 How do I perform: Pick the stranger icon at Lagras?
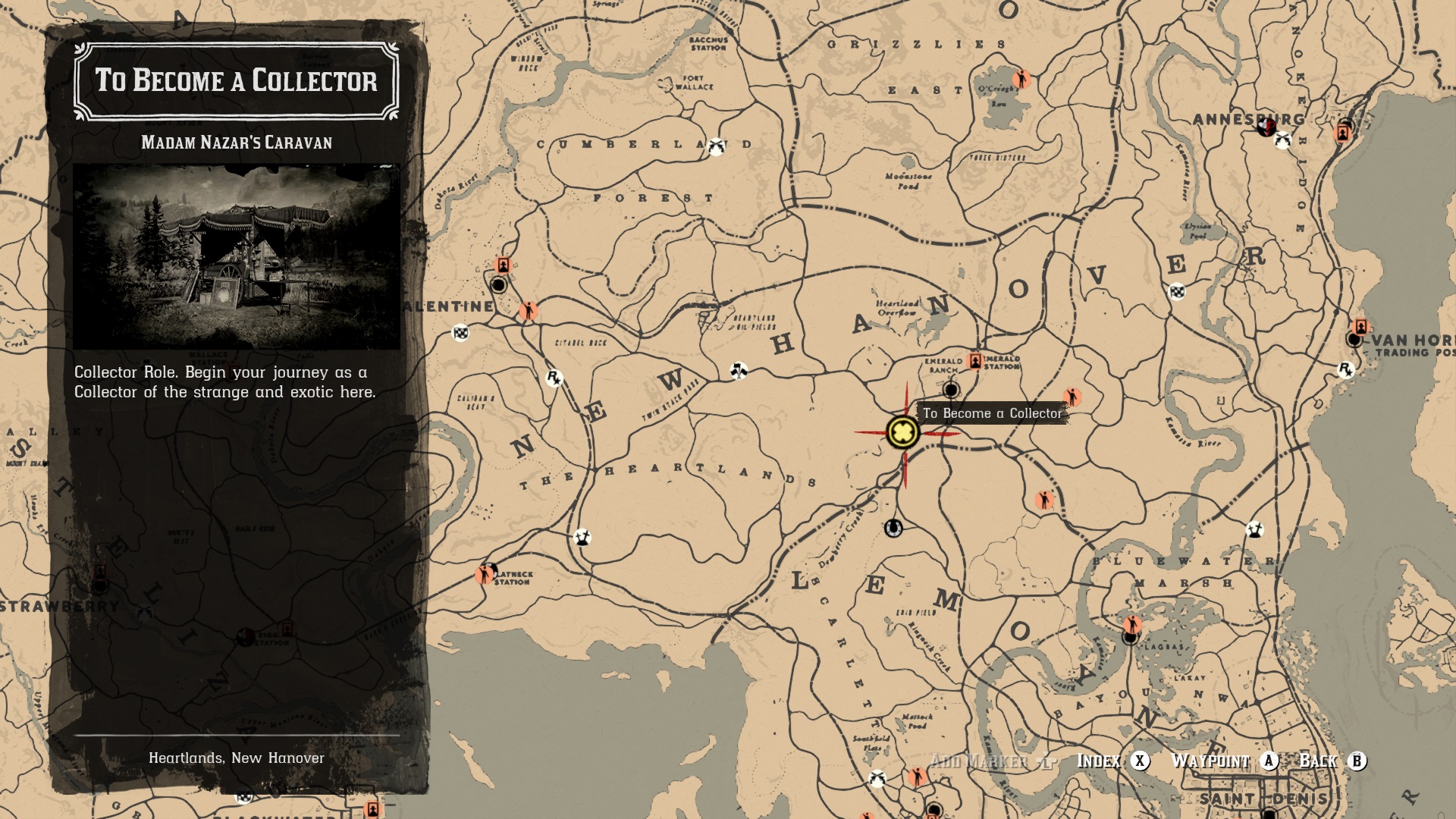pos(1133,625)
